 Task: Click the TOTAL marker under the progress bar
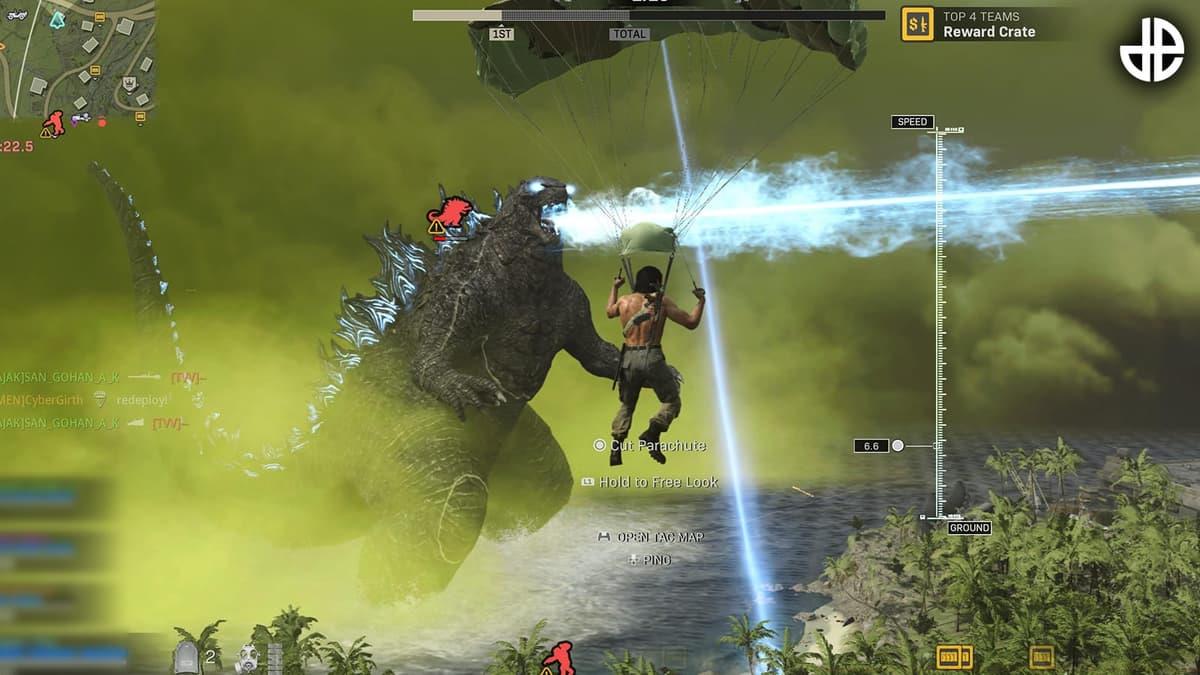click(629, 34)
